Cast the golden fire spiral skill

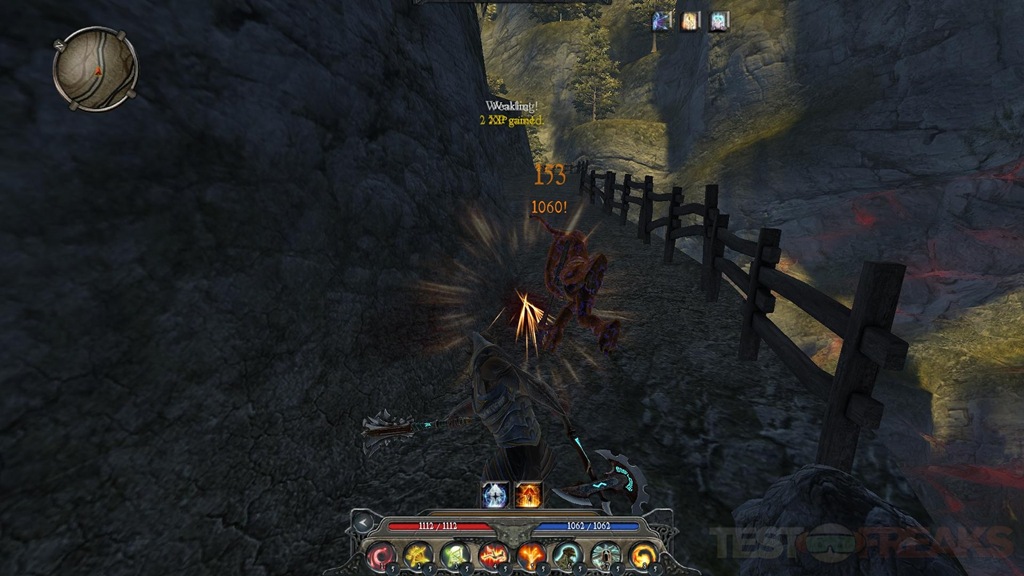[642, 555]
